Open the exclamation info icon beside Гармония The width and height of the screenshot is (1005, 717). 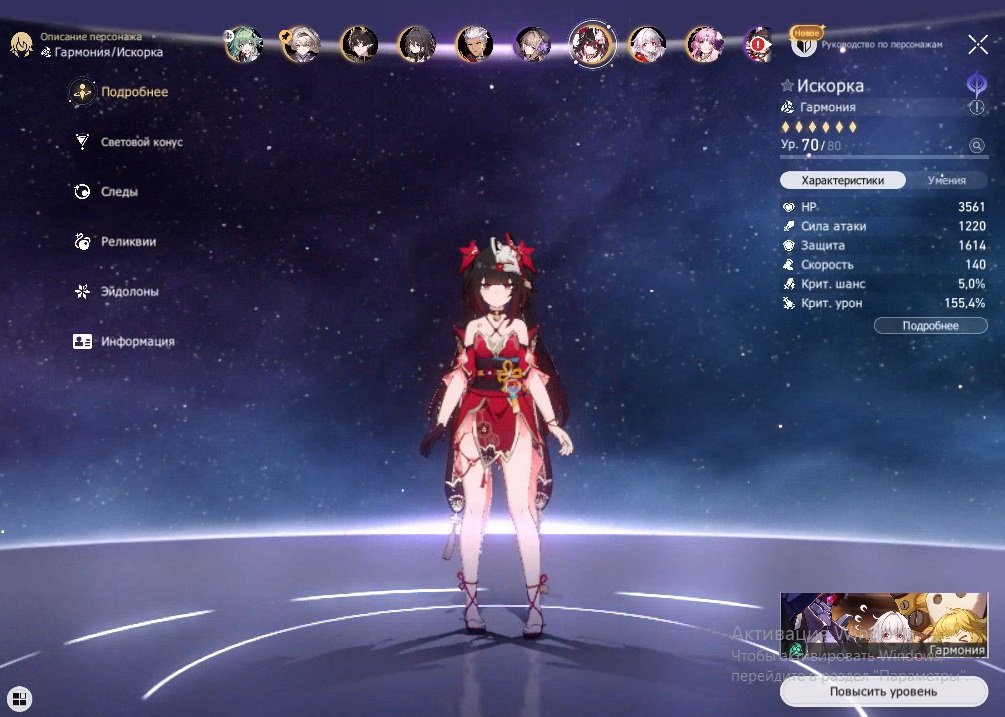[x=976, y=108]
